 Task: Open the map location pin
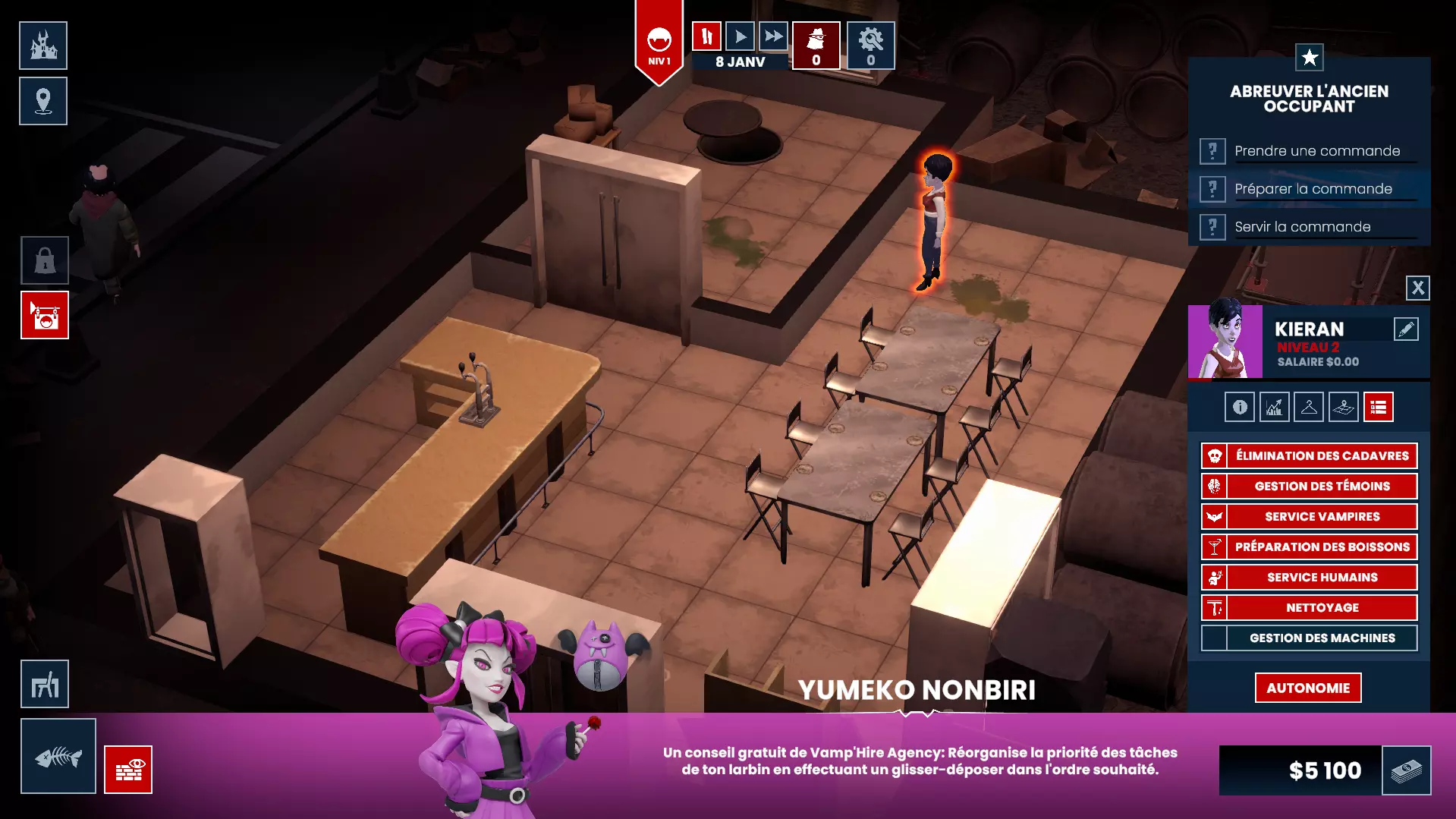[43, 101]
